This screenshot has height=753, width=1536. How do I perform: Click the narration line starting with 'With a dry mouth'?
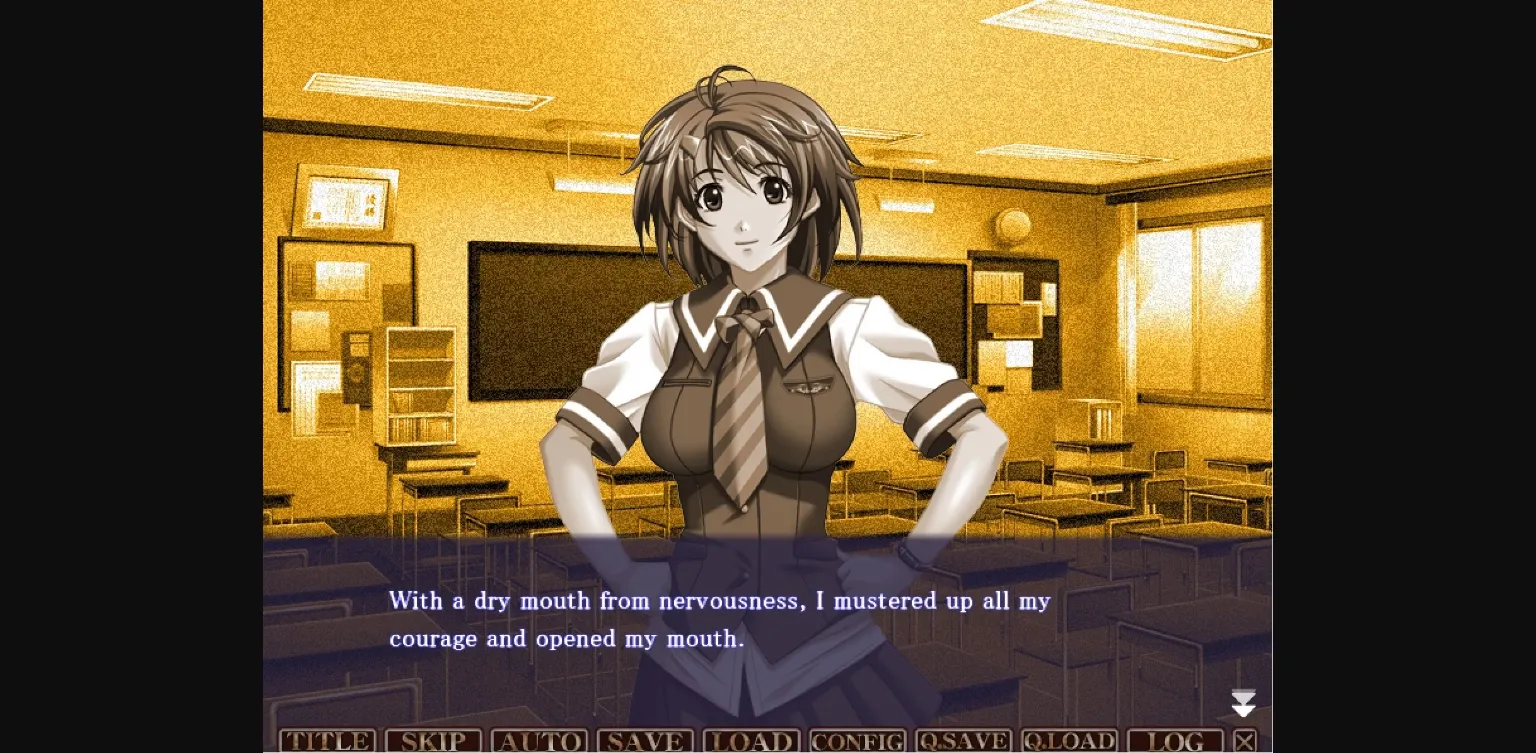(719, 601)
